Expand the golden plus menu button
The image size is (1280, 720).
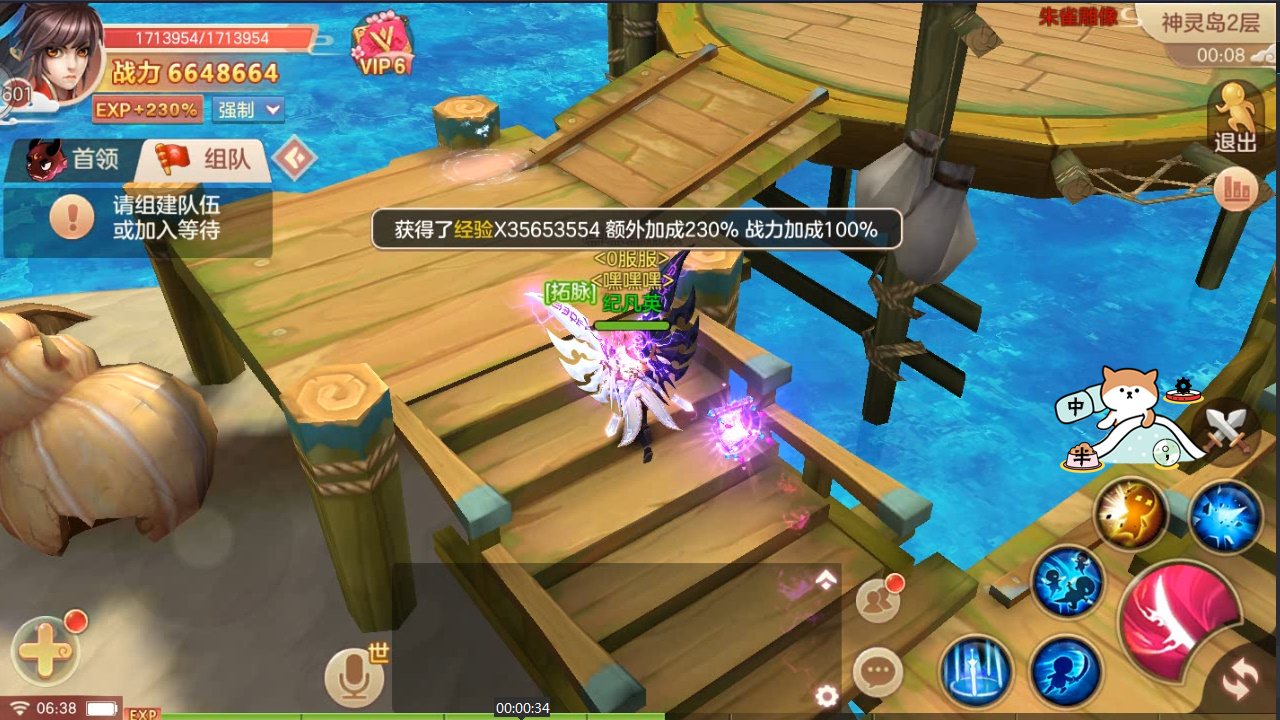(x=44, y=651)
